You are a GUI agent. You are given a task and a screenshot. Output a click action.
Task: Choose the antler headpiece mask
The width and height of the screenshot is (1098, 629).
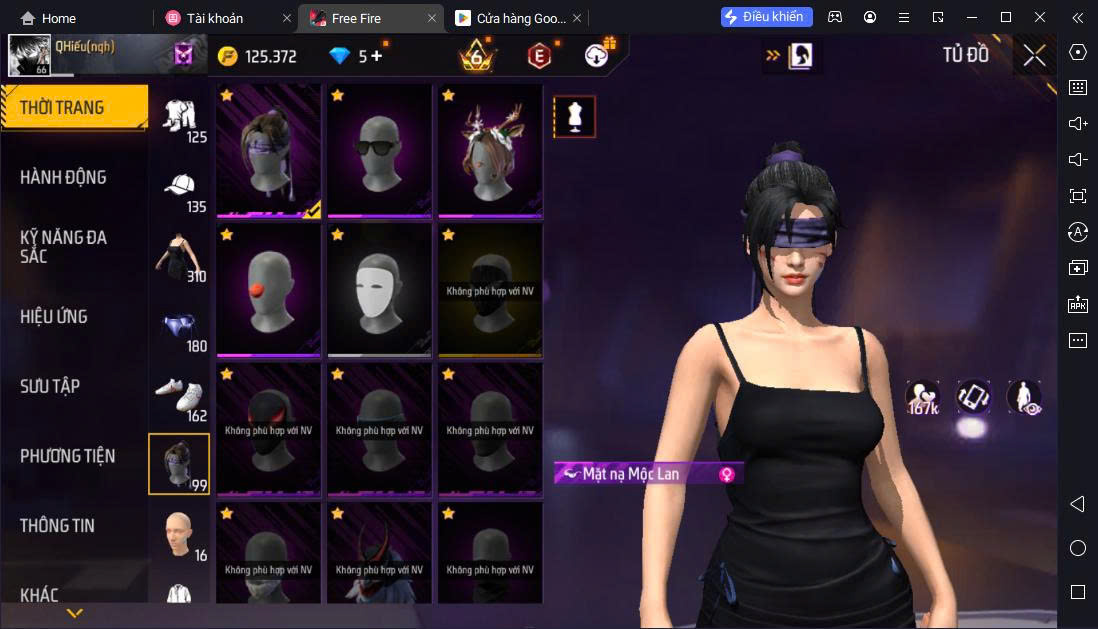(490, 150)
